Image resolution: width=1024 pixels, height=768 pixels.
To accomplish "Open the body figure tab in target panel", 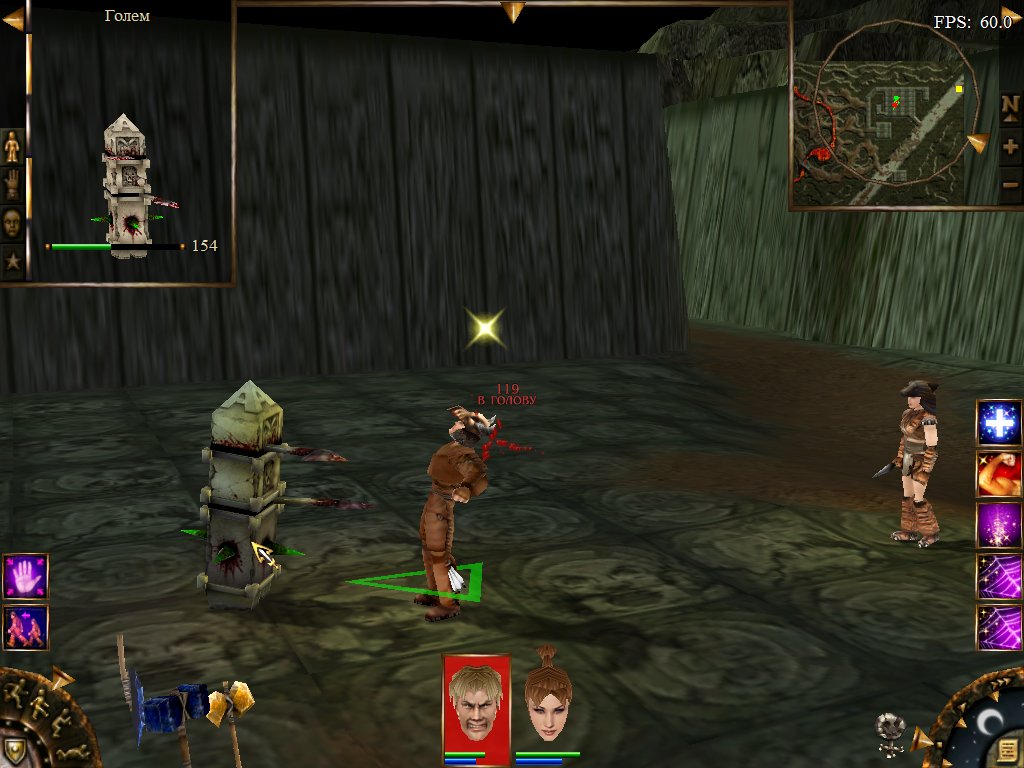I will (12, 147).
